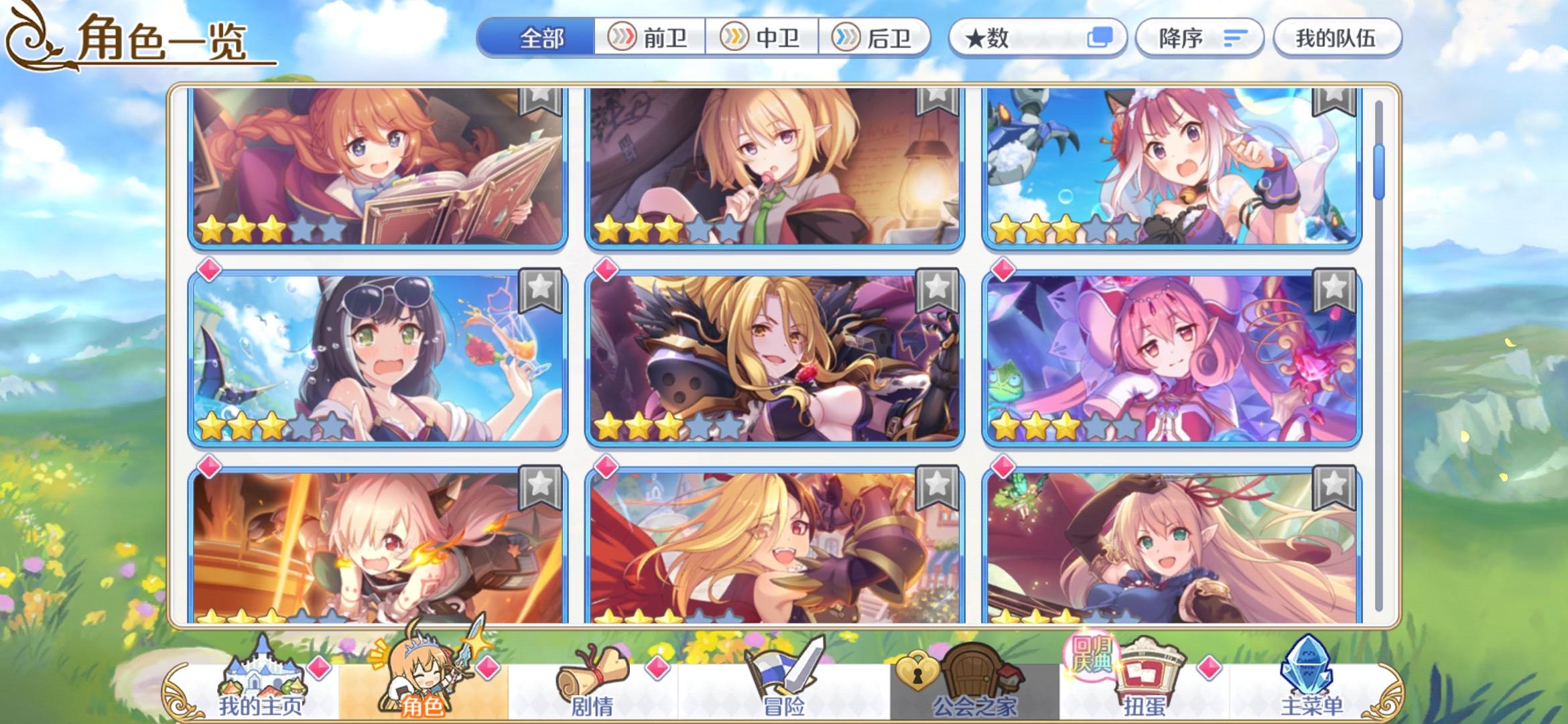
Task: Toggle 降序 descending sort order
Action: [1198, 38]
